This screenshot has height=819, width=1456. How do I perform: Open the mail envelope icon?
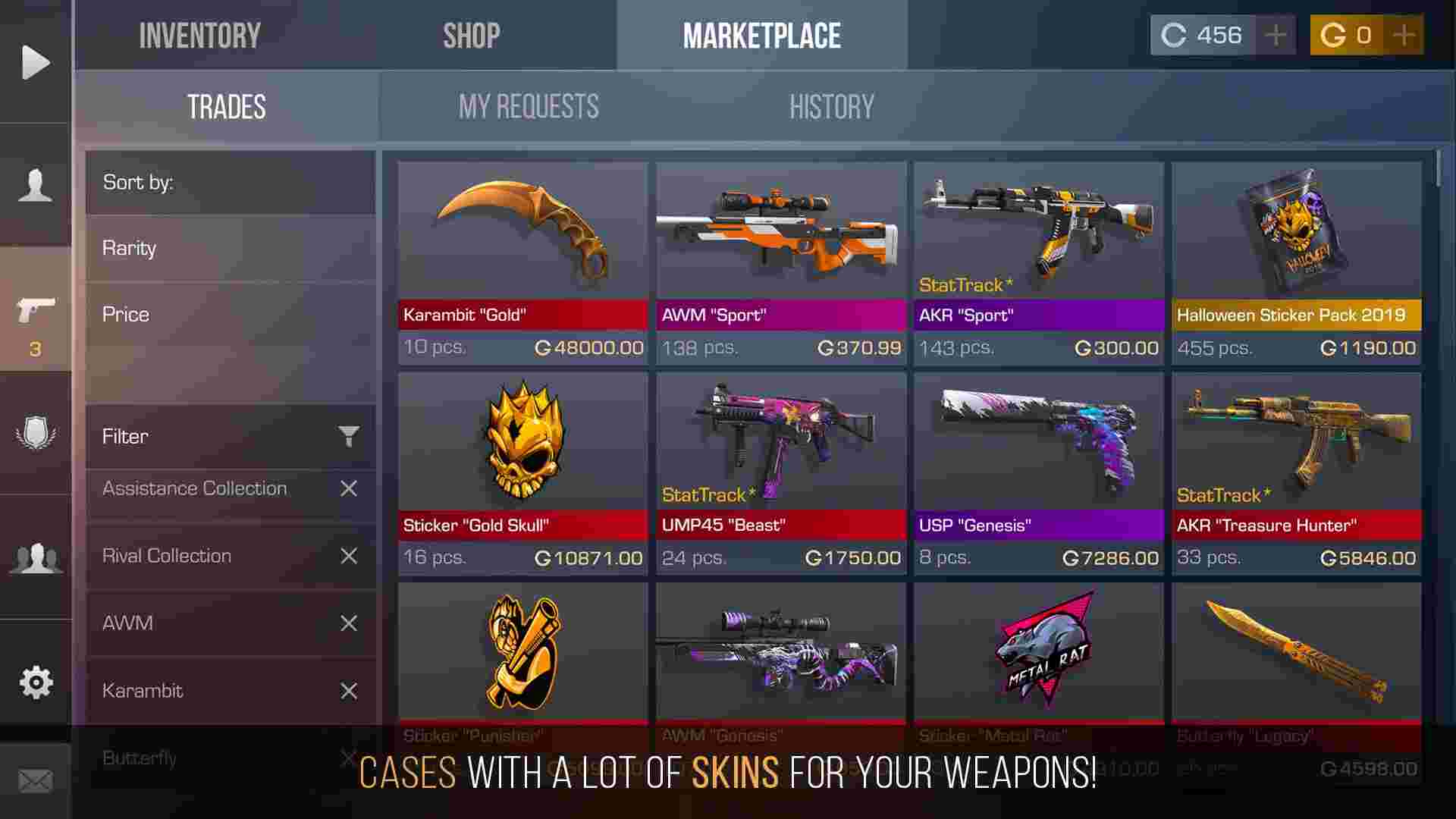coord(36,777)
